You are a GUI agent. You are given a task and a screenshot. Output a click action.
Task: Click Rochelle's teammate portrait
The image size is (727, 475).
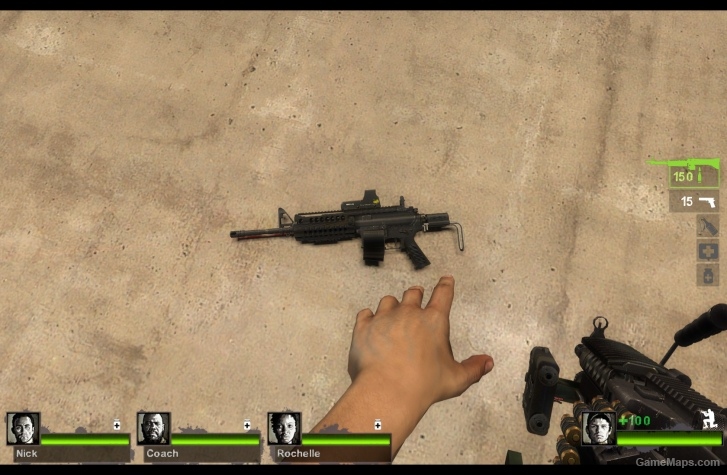[284, 428]
